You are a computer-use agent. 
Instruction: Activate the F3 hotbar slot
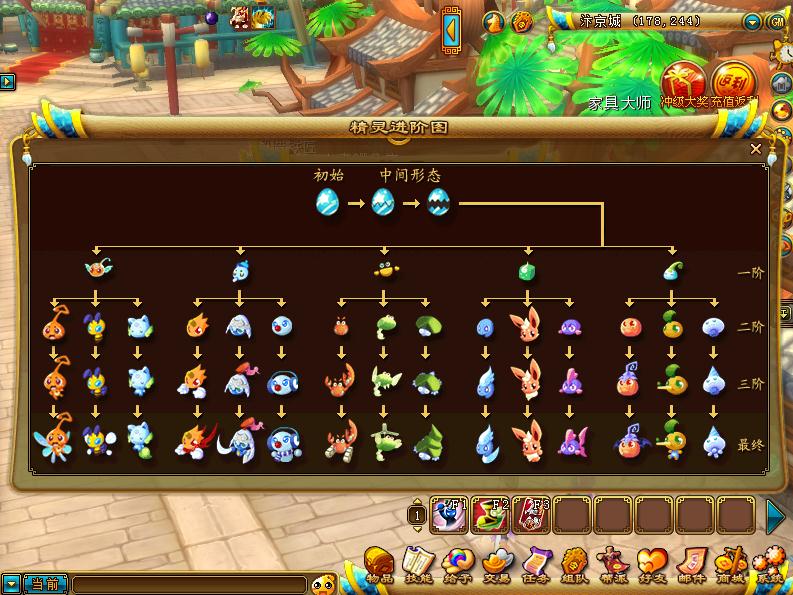coord(530,515)
